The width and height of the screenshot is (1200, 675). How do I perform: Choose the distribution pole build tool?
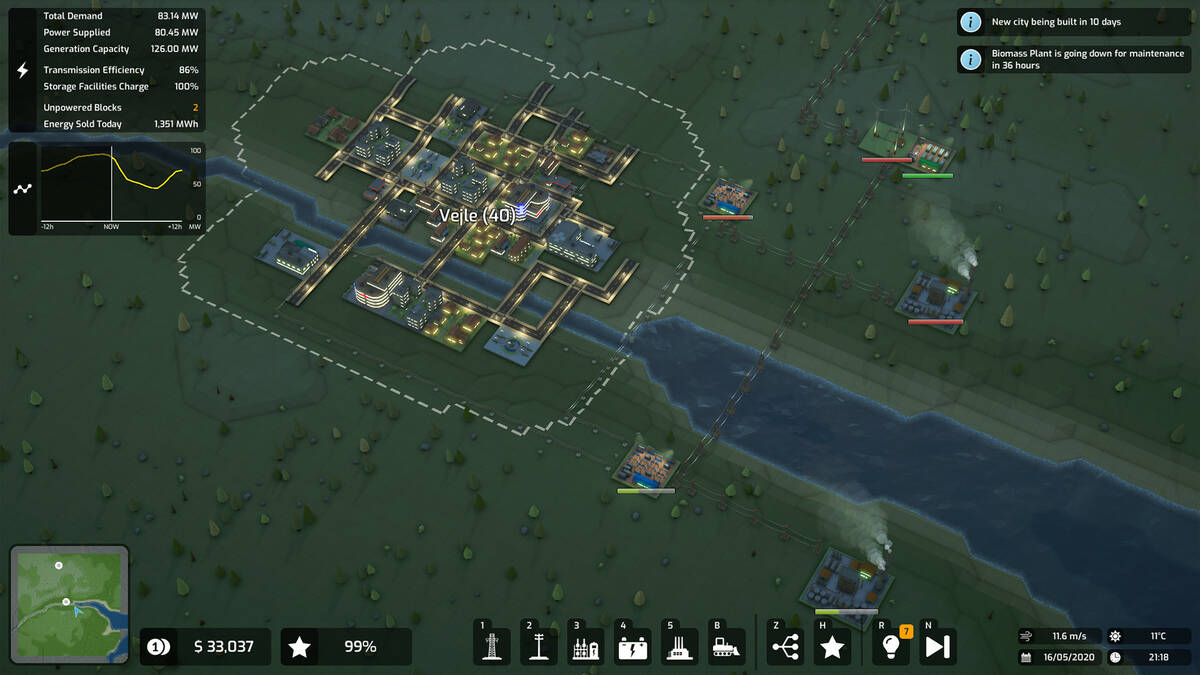(538, 646)
